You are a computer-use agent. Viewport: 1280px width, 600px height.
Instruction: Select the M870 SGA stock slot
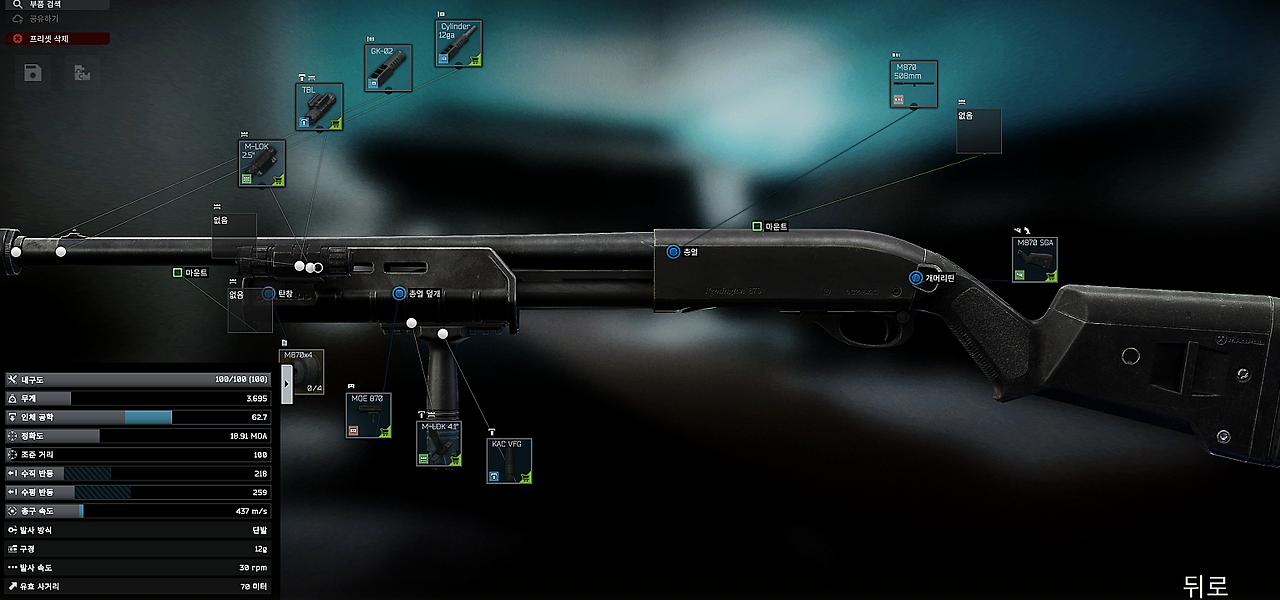tap(1035, 260)
